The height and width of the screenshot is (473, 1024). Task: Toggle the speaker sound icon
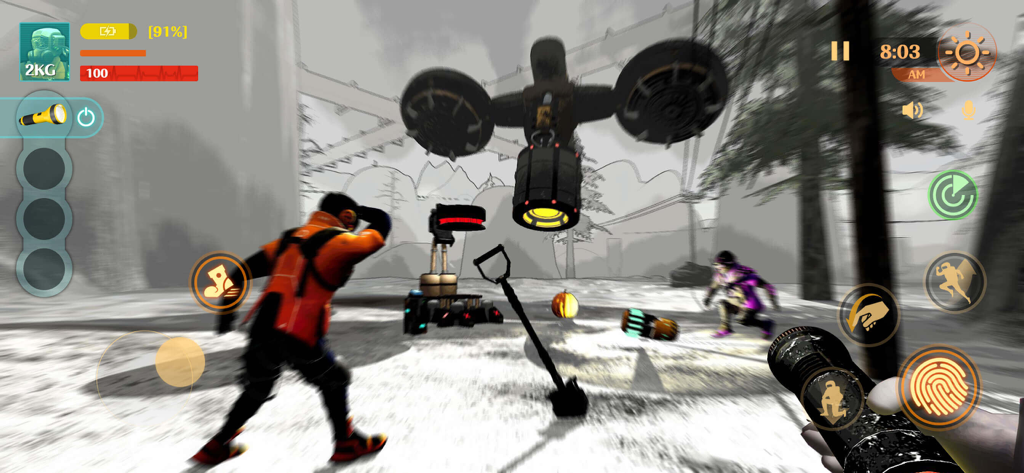coord(912,110)
